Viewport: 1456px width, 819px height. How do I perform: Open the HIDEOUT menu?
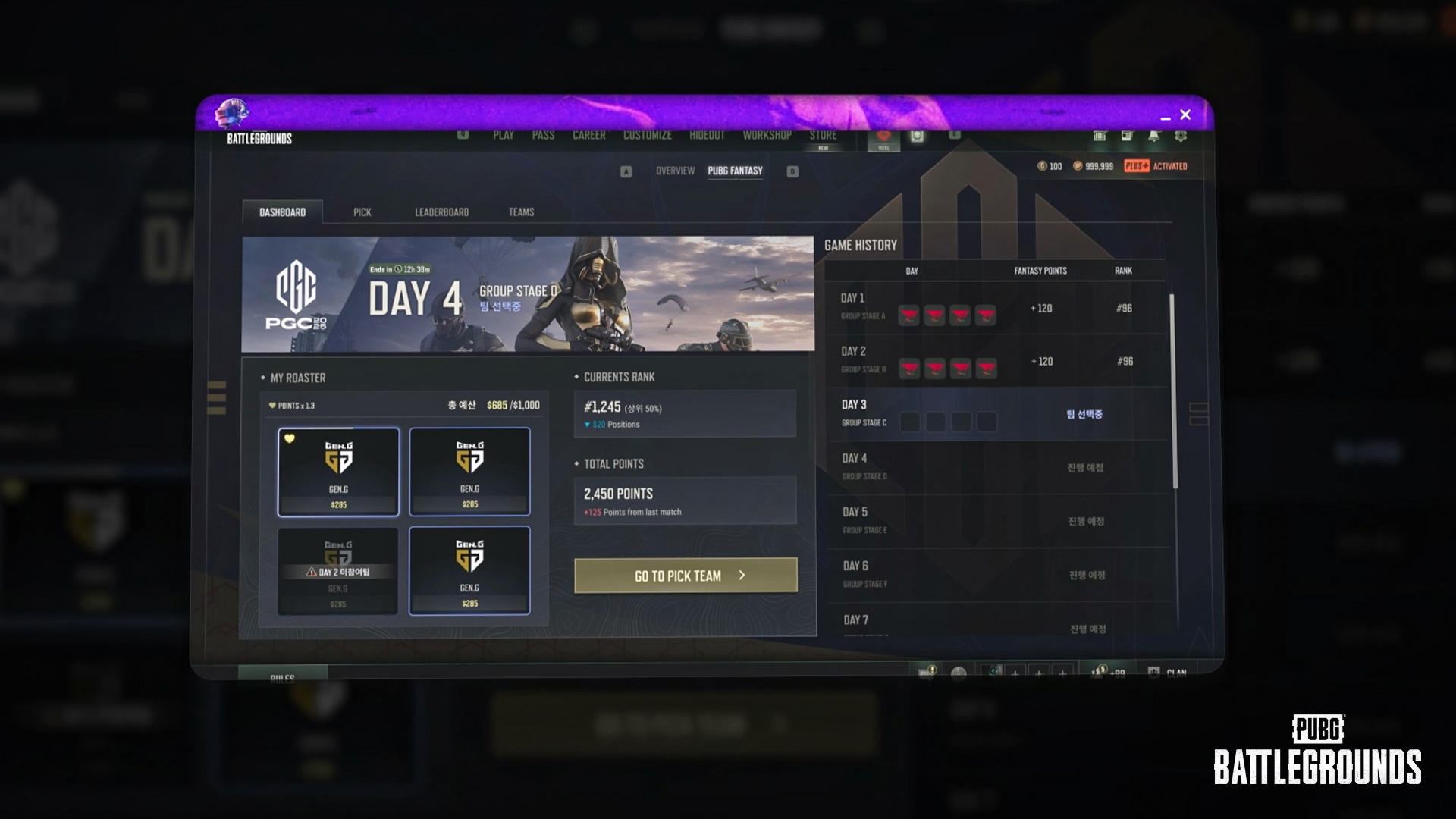coord(707,135)
